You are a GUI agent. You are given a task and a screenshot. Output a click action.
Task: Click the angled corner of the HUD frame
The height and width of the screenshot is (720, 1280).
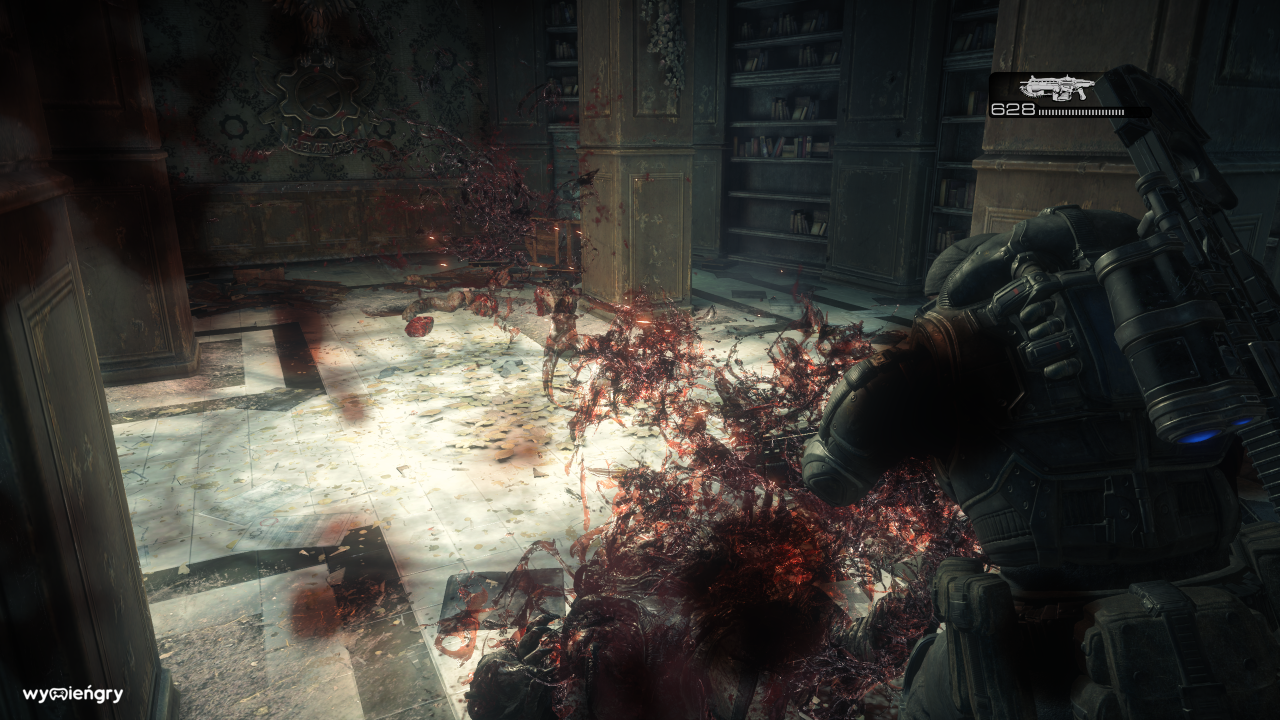[990, 75]
